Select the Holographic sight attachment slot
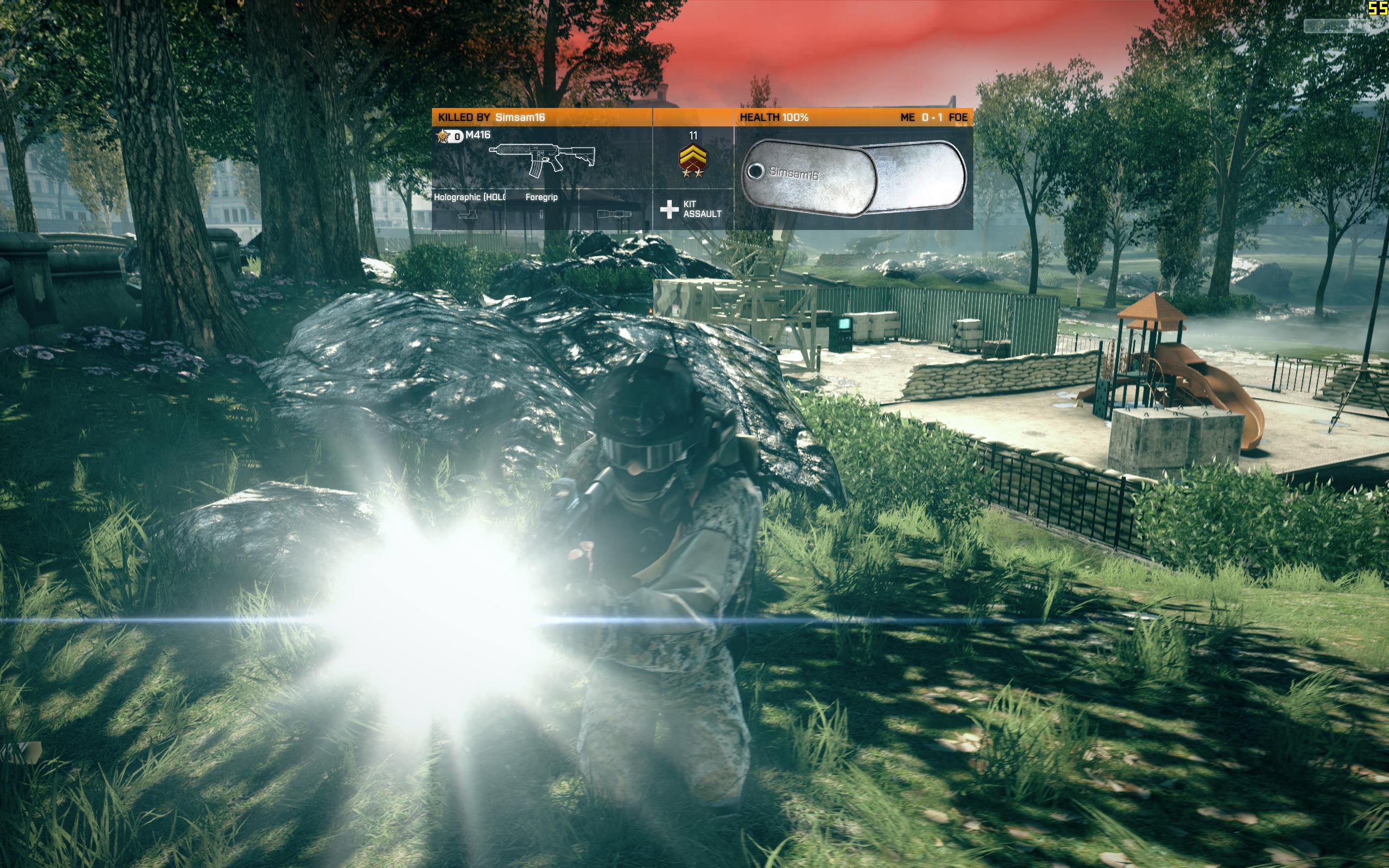This screenshot has height=868, width=1389. coord(468,209)
